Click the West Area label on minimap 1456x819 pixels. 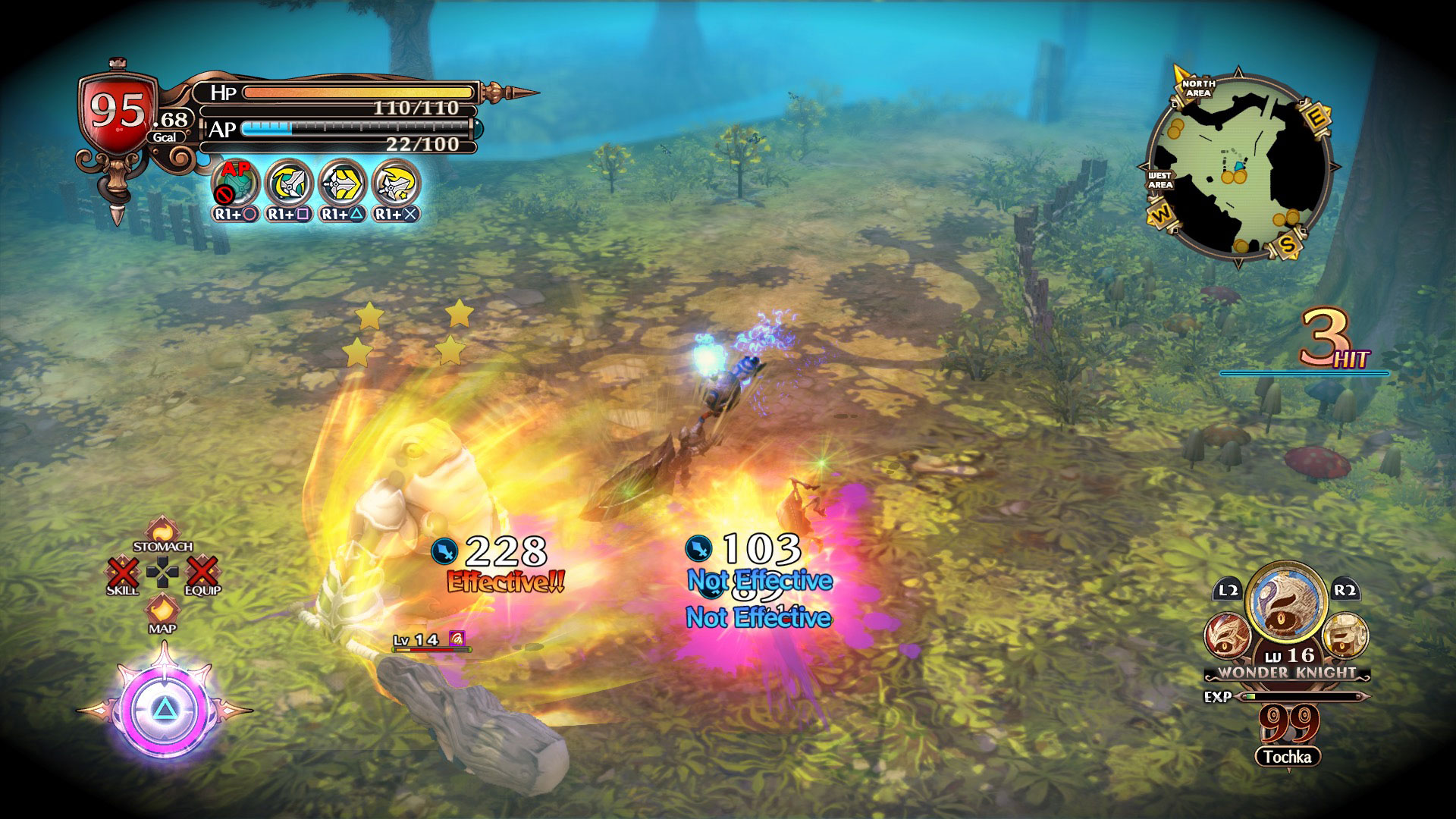(x=1159, y=180)
